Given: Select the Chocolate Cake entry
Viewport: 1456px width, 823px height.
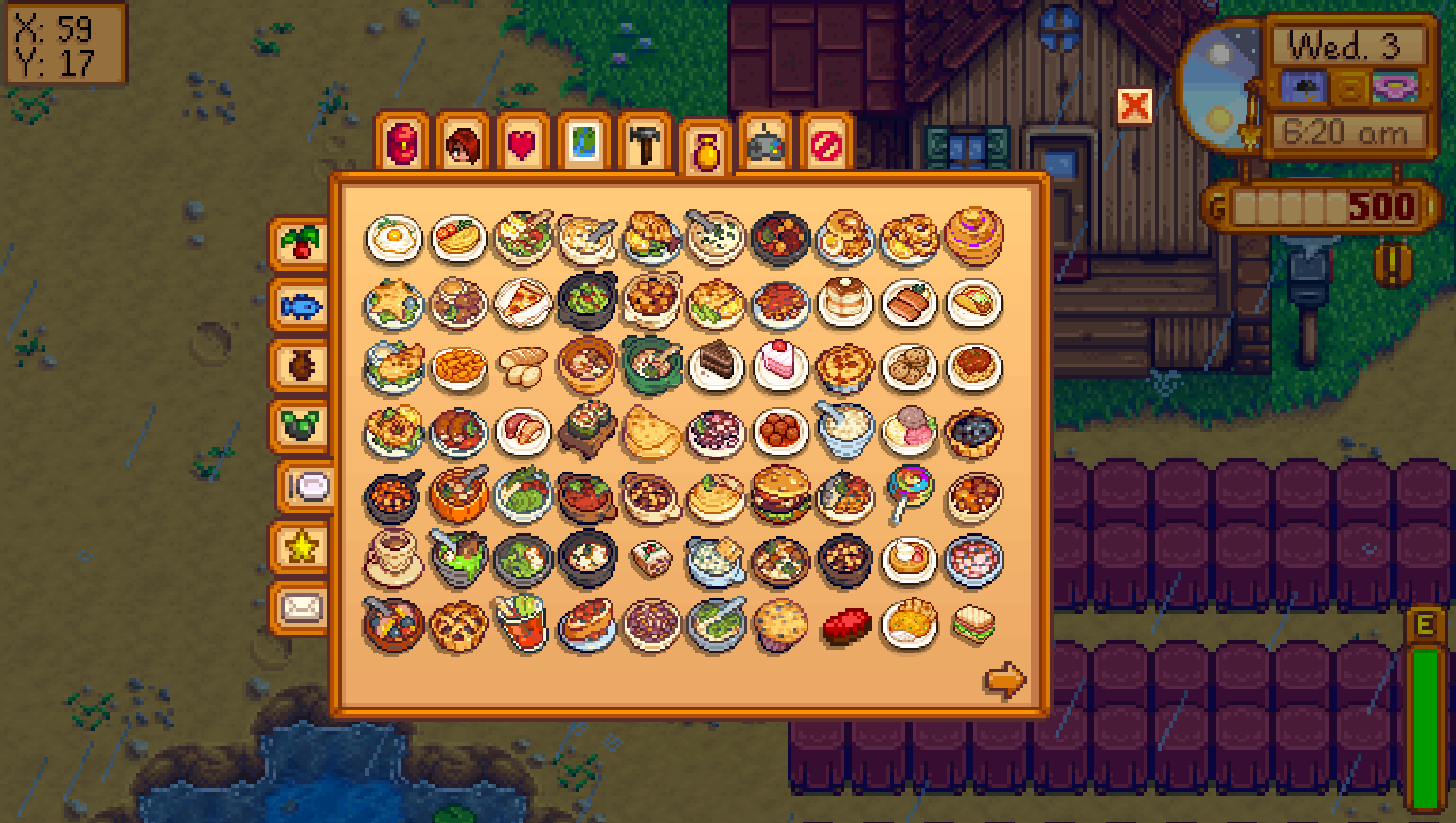Looking at the screenshot, I should 717,367.
